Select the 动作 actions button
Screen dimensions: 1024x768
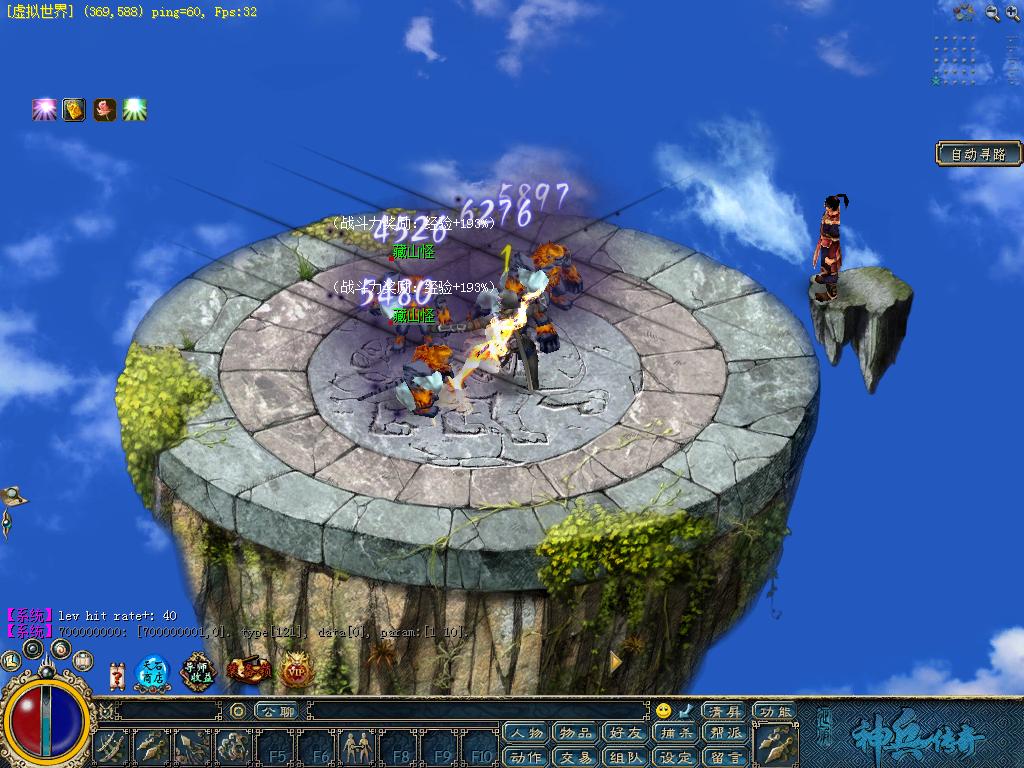525,757
